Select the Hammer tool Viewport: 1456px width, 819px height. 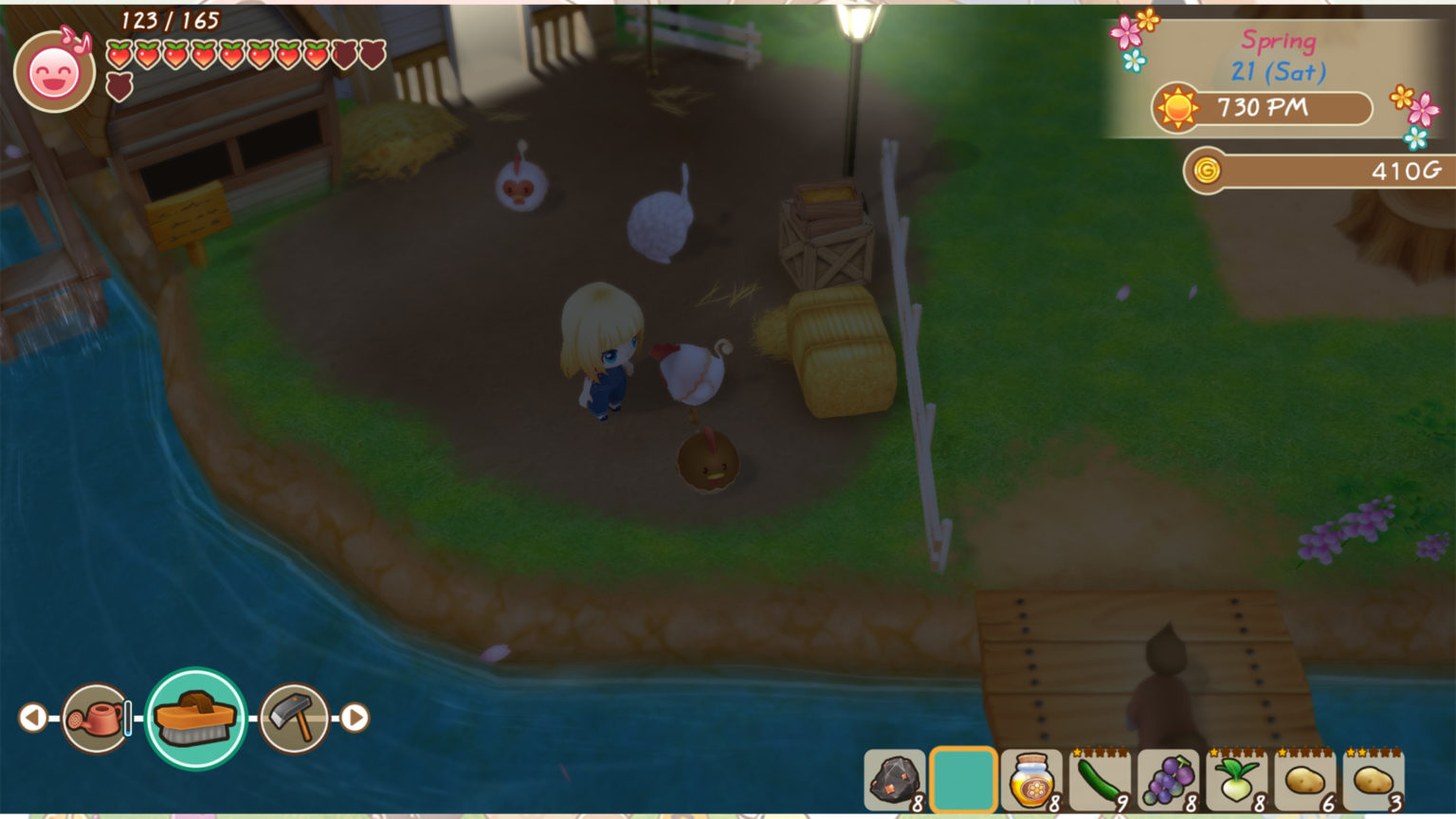pos(294,718)
